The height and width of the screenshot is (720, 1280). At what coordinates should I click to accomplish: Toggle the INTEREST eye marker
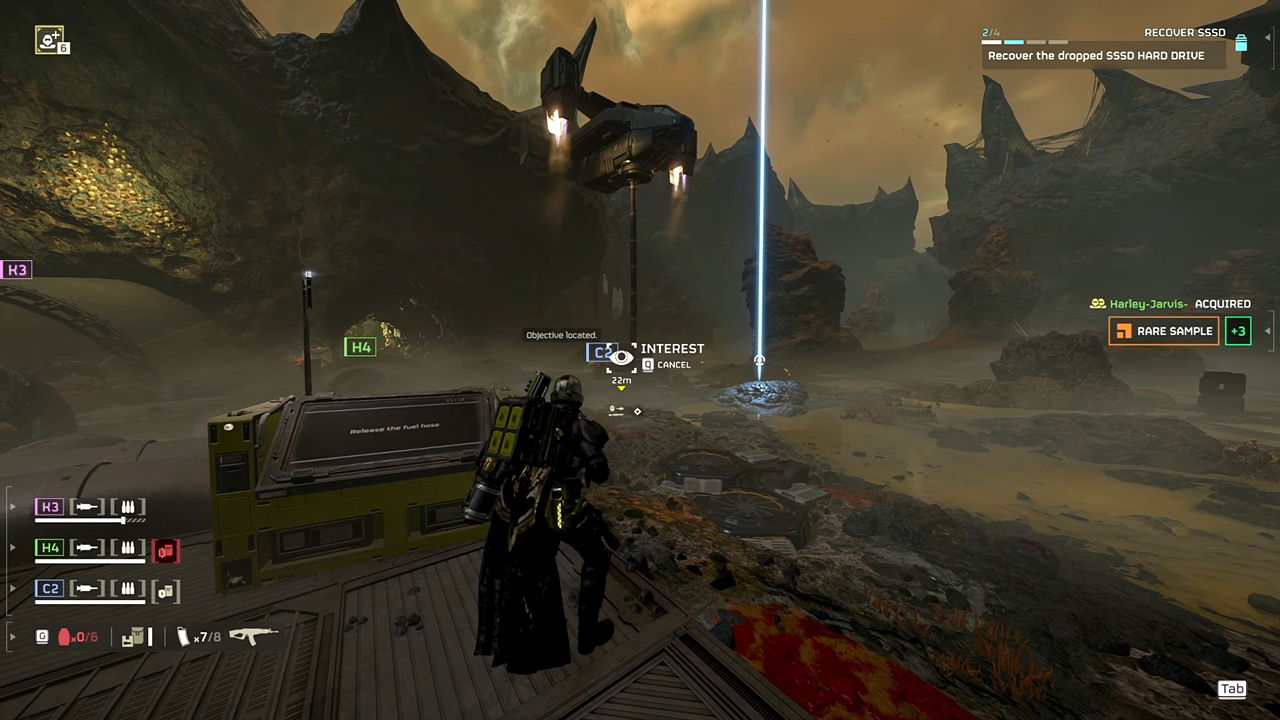622,356
